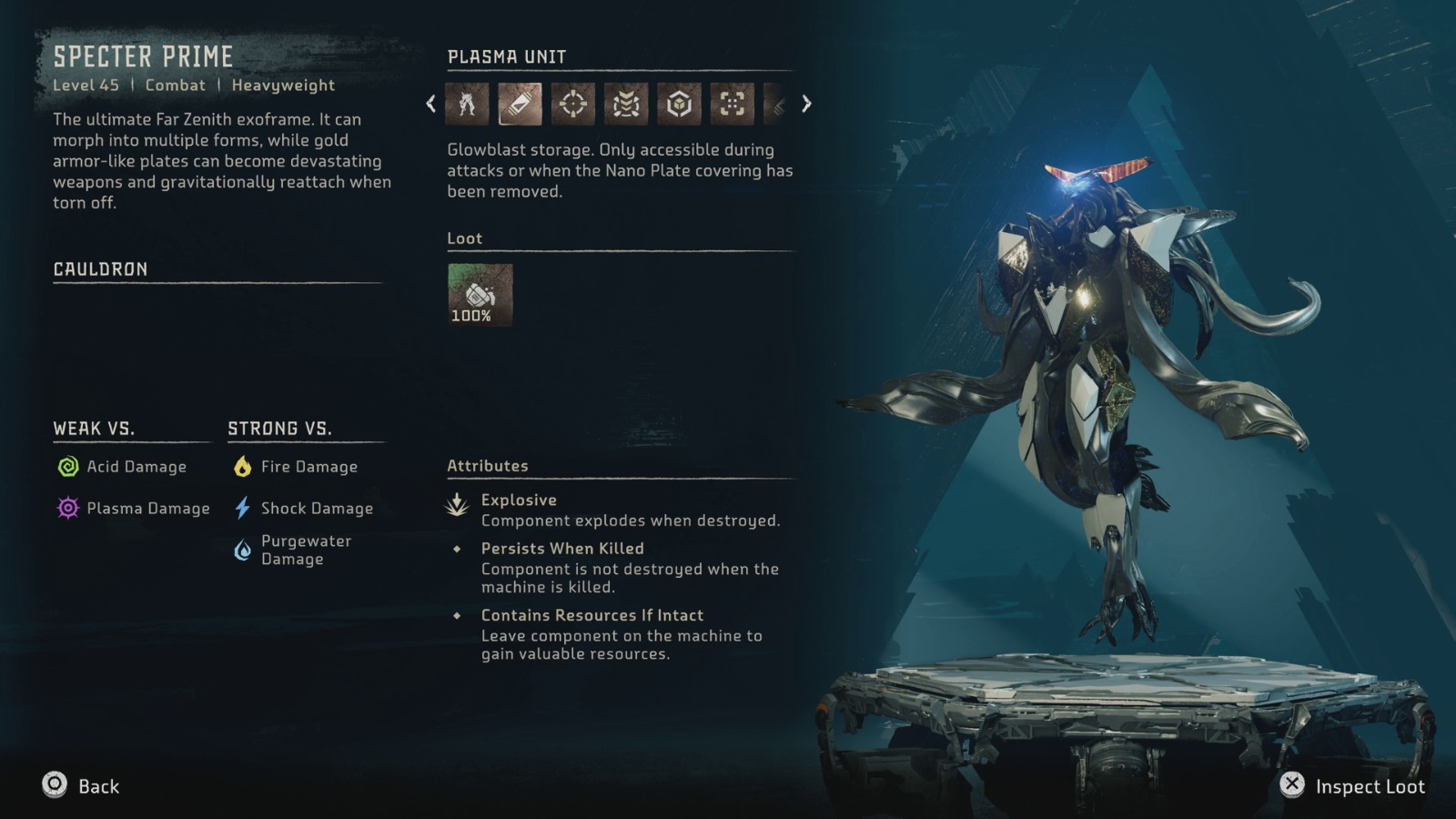
Task: Select the dotted square bracket component icon
Action: coord(732,104)
